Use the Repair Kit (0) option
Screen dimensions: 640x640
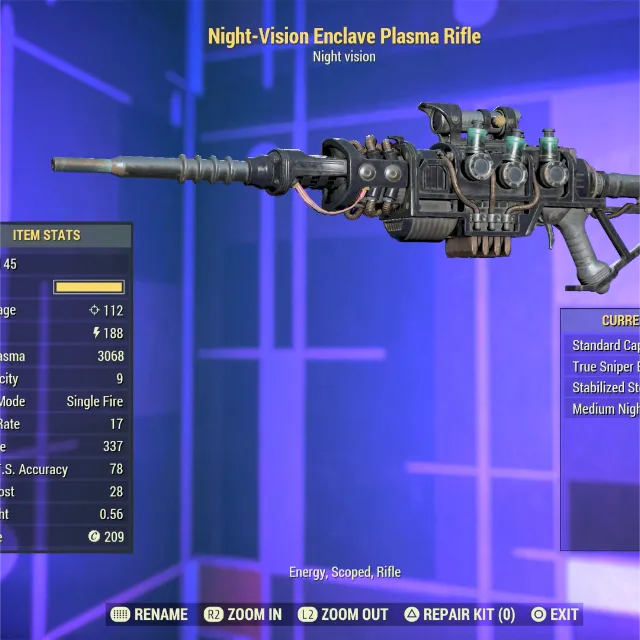[459, 614]
